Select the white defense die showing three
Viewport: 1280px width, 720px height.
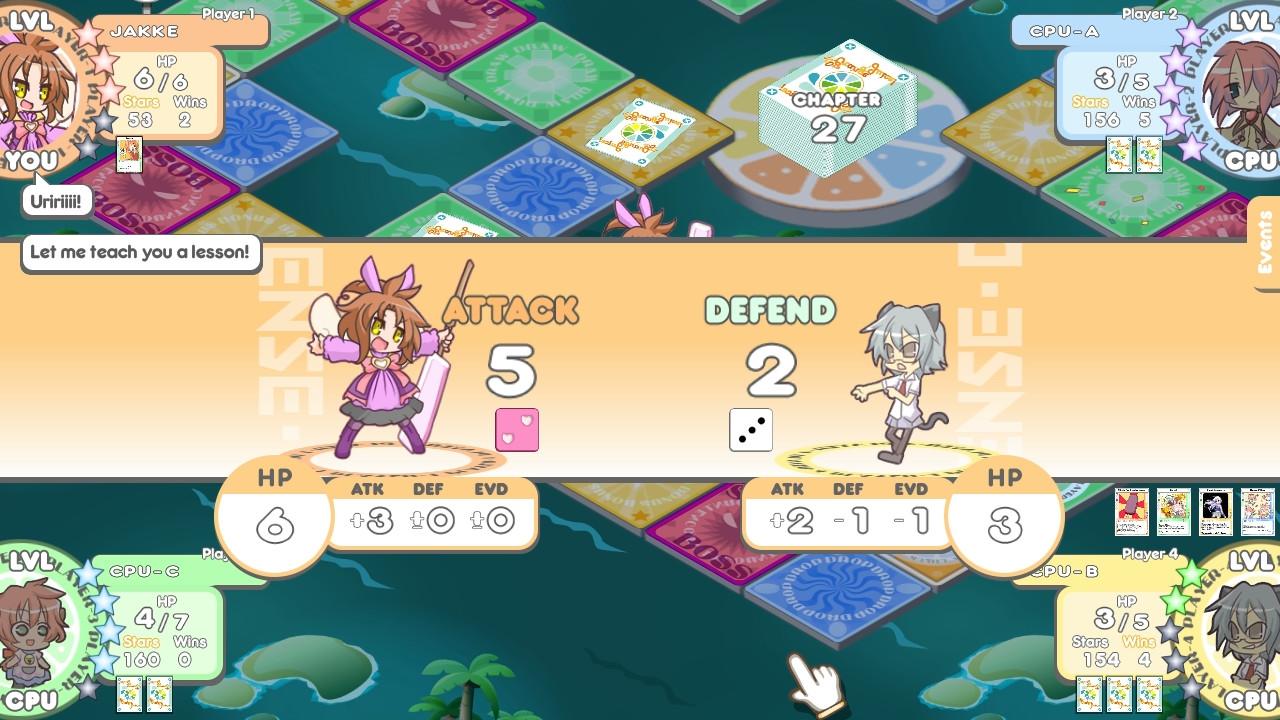pos(751,430)
